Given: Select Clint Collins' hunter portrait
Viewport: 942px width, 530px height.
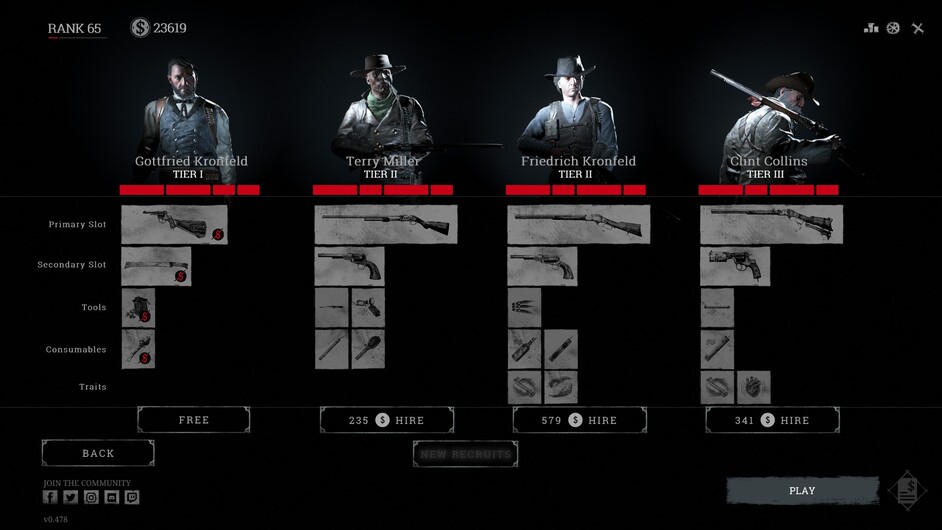Looking at the screenshot, I should click(x=768, y=115).
